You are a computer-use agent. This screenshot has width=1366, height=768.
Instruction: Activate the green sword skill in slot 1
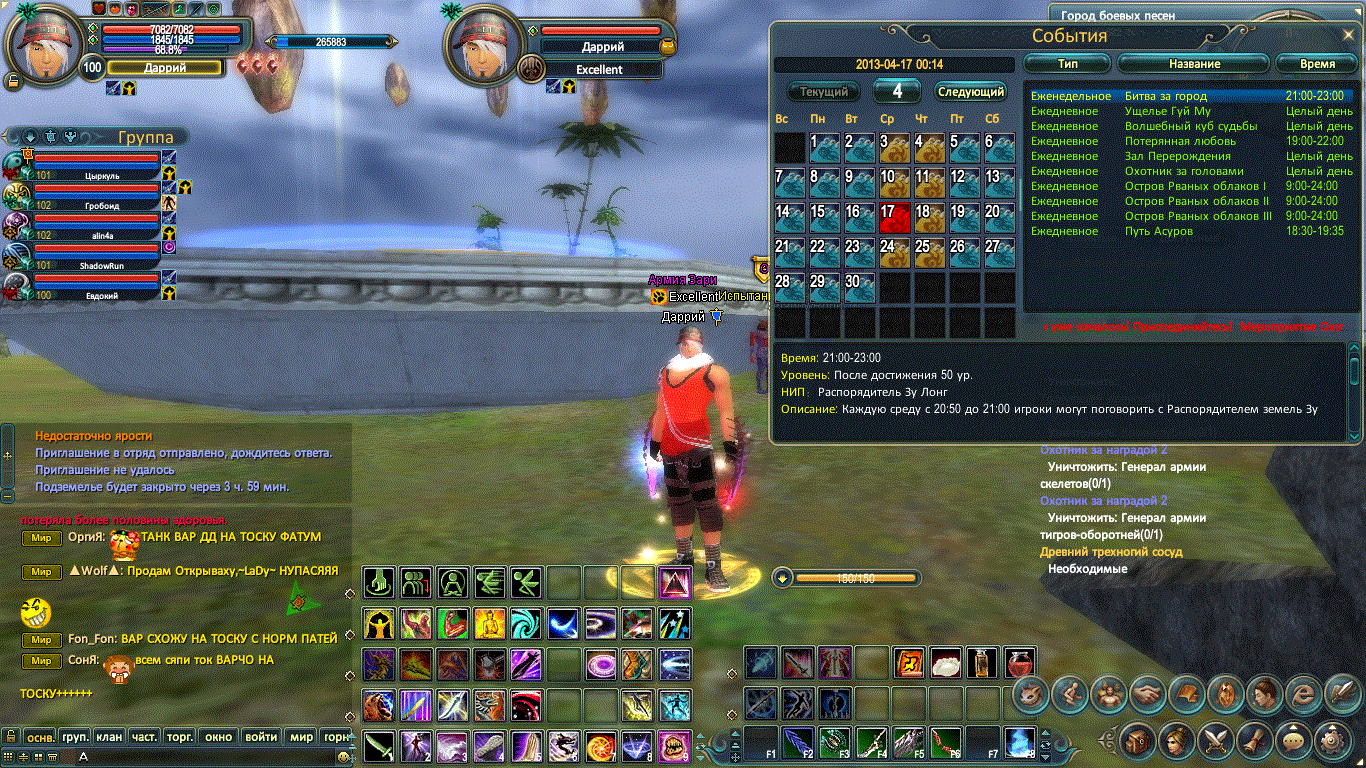tap(379, 746)
